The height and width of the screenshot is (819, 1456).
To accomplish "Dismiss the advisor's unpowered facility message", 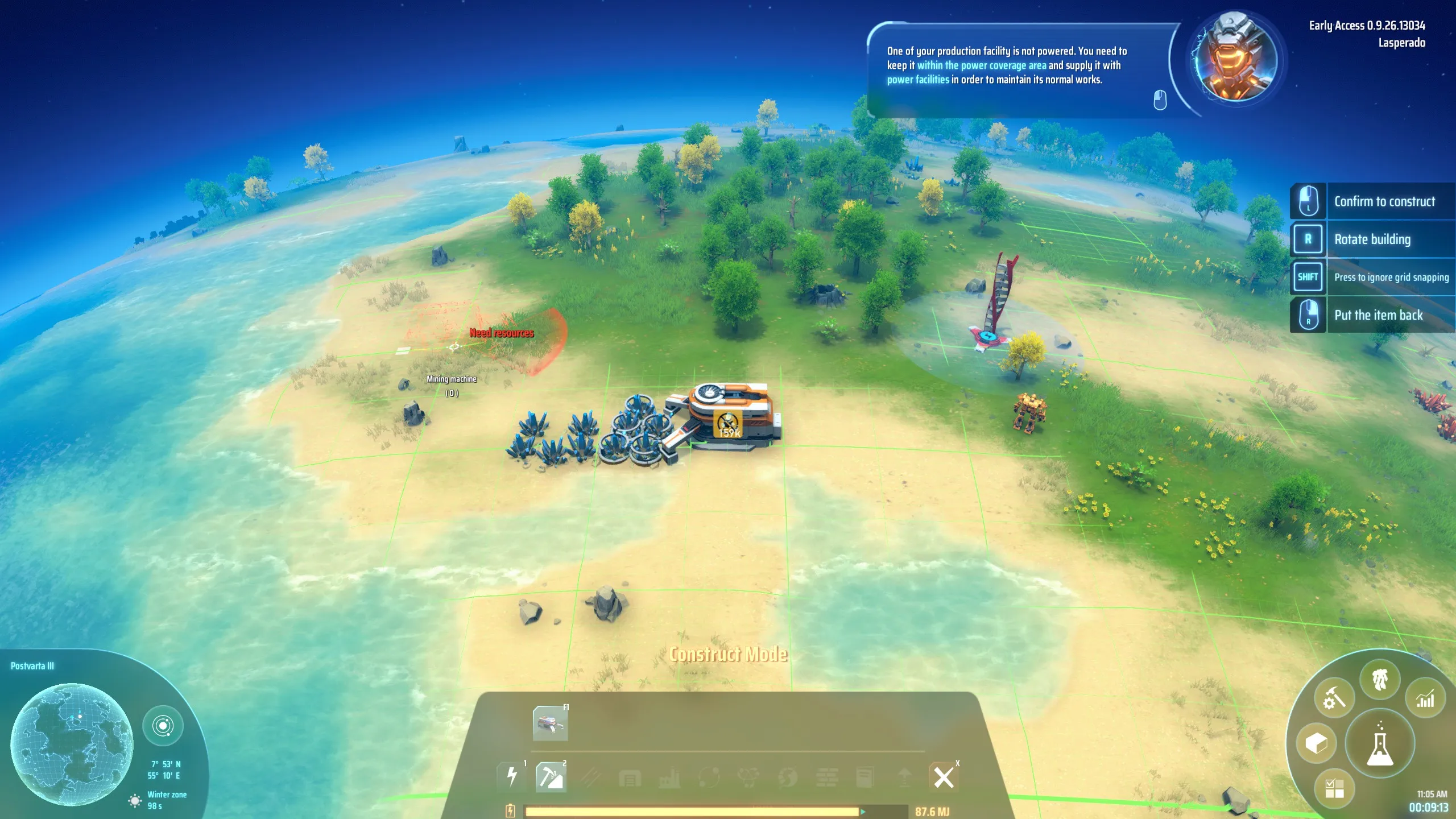I will click(1160, 100).
